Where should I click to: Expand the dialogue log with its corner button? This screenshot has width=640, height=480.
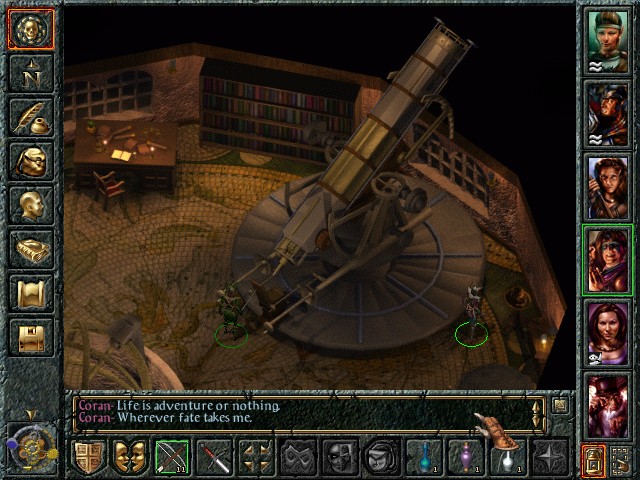561,405
